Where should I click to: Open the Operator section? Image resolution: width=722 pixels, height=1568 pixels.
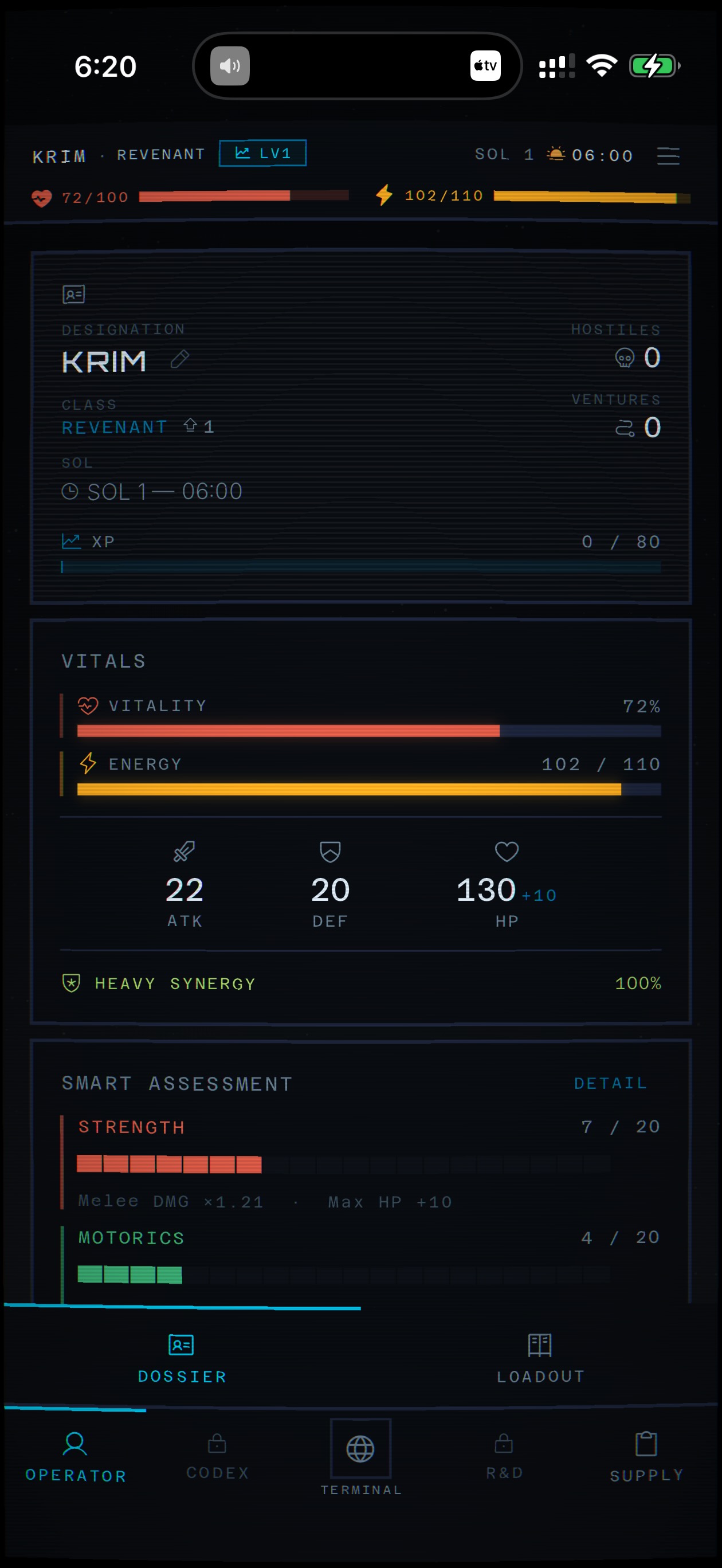[x=76, y=1455]
